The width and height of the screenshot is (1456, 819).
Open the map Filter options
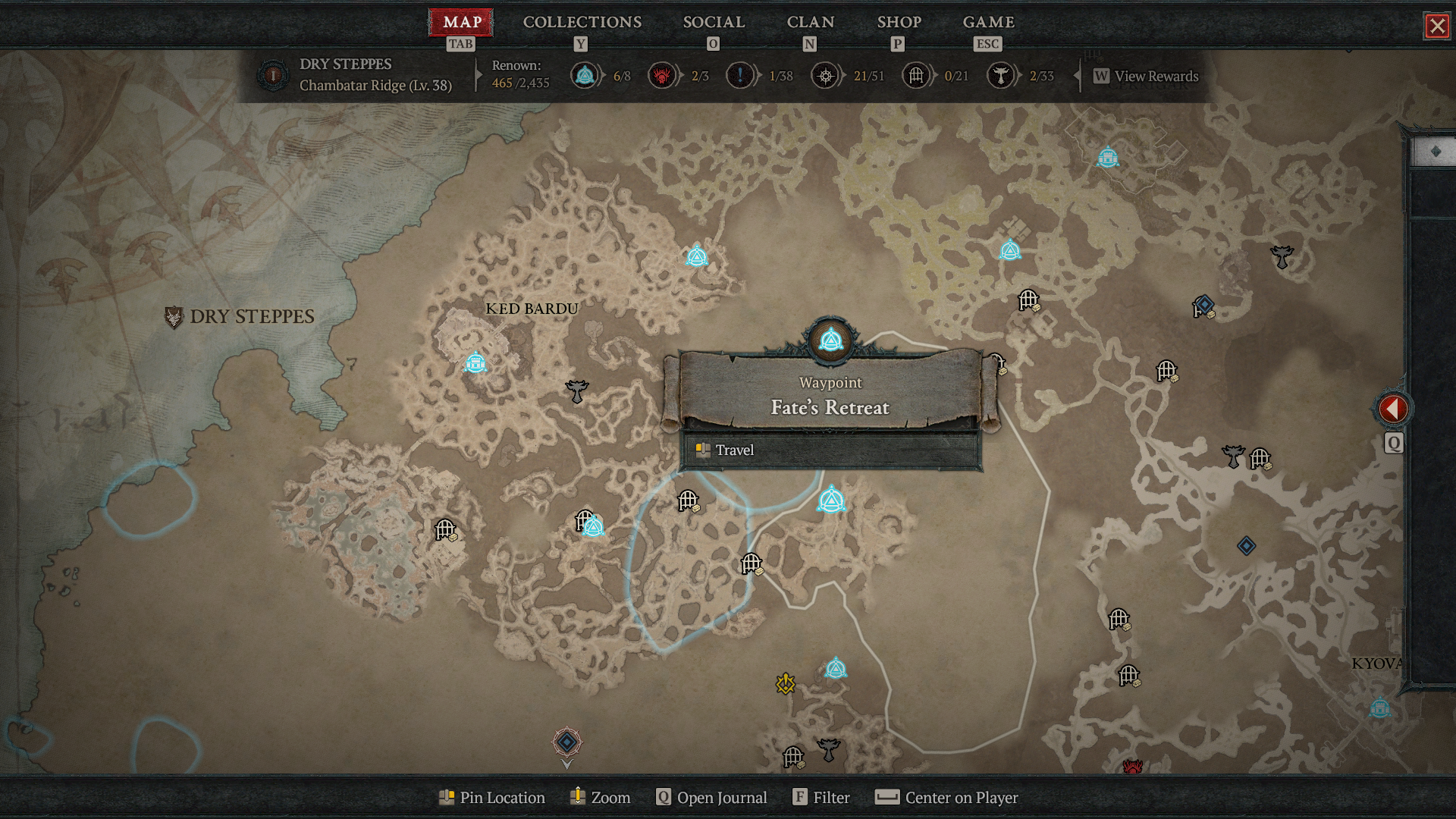(821, 797)
